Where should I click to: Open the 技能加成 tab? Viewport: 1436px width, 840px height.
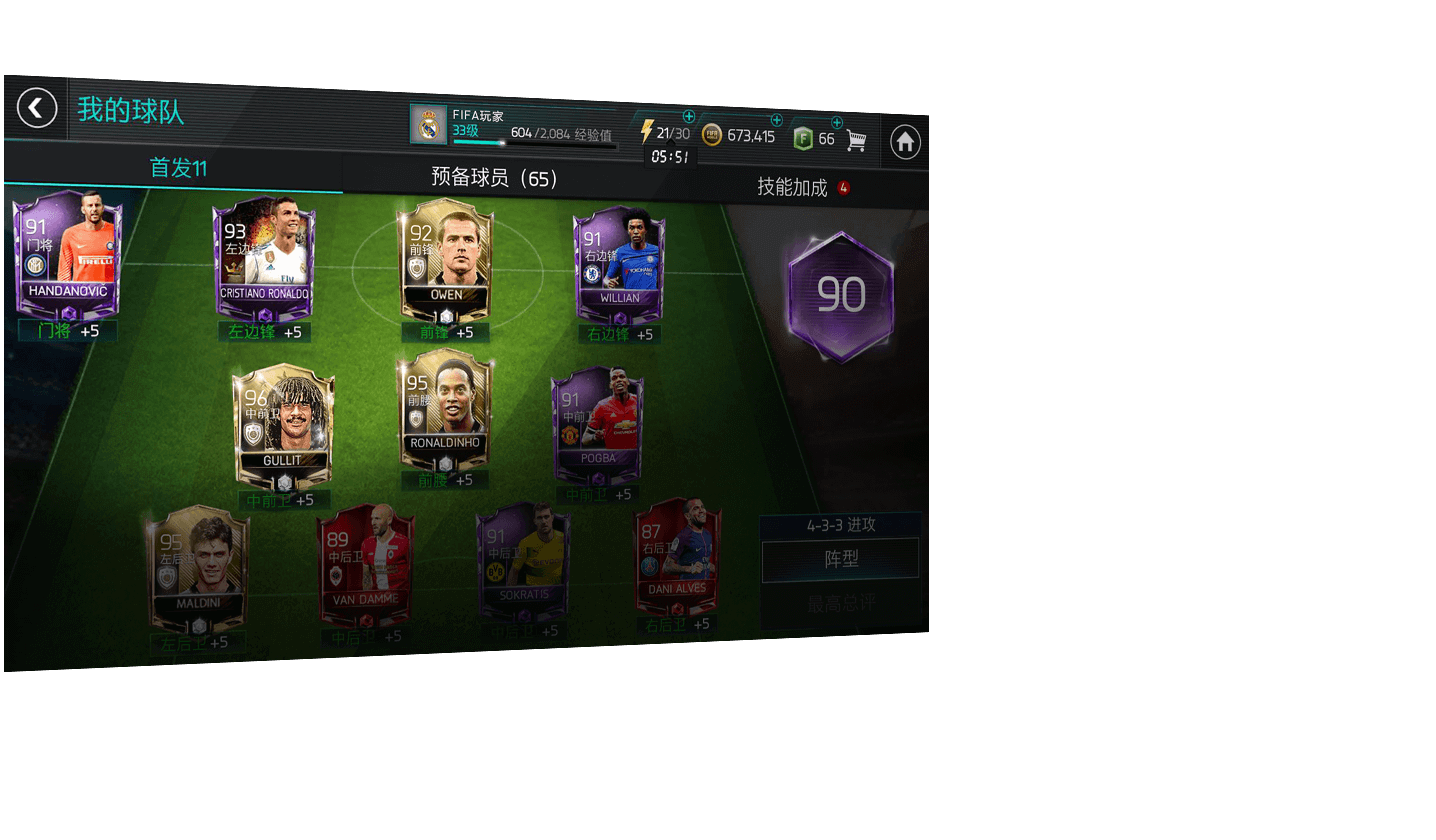(x=792, y=187)
